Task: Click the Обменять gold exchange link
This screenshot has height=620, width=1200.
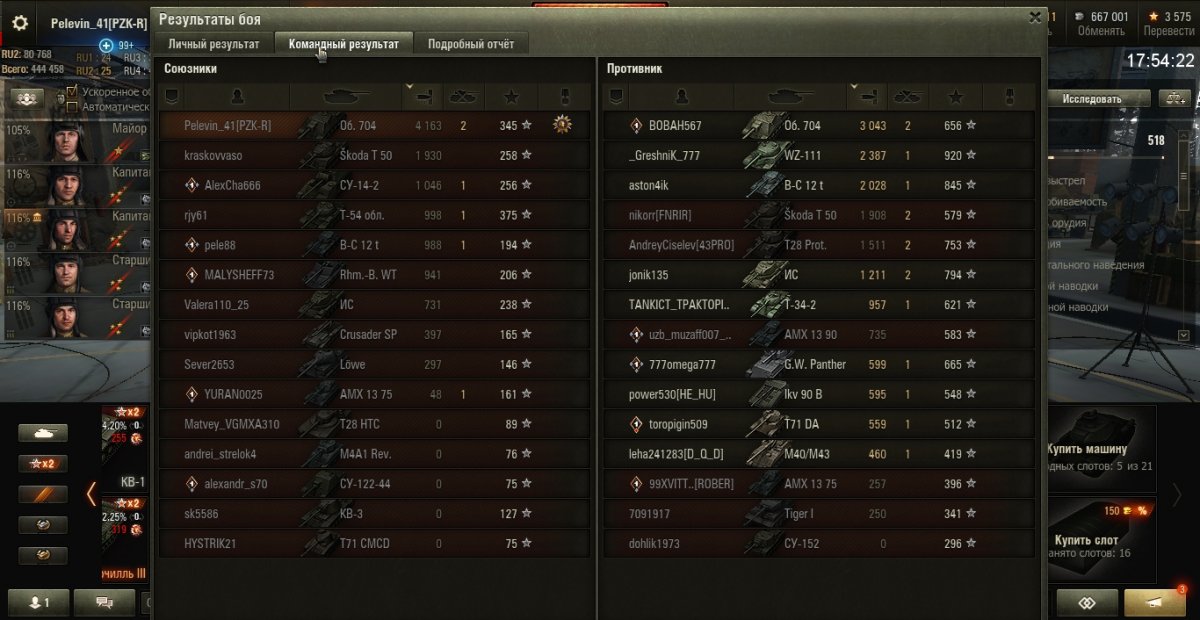Action: pos(1101,31)
